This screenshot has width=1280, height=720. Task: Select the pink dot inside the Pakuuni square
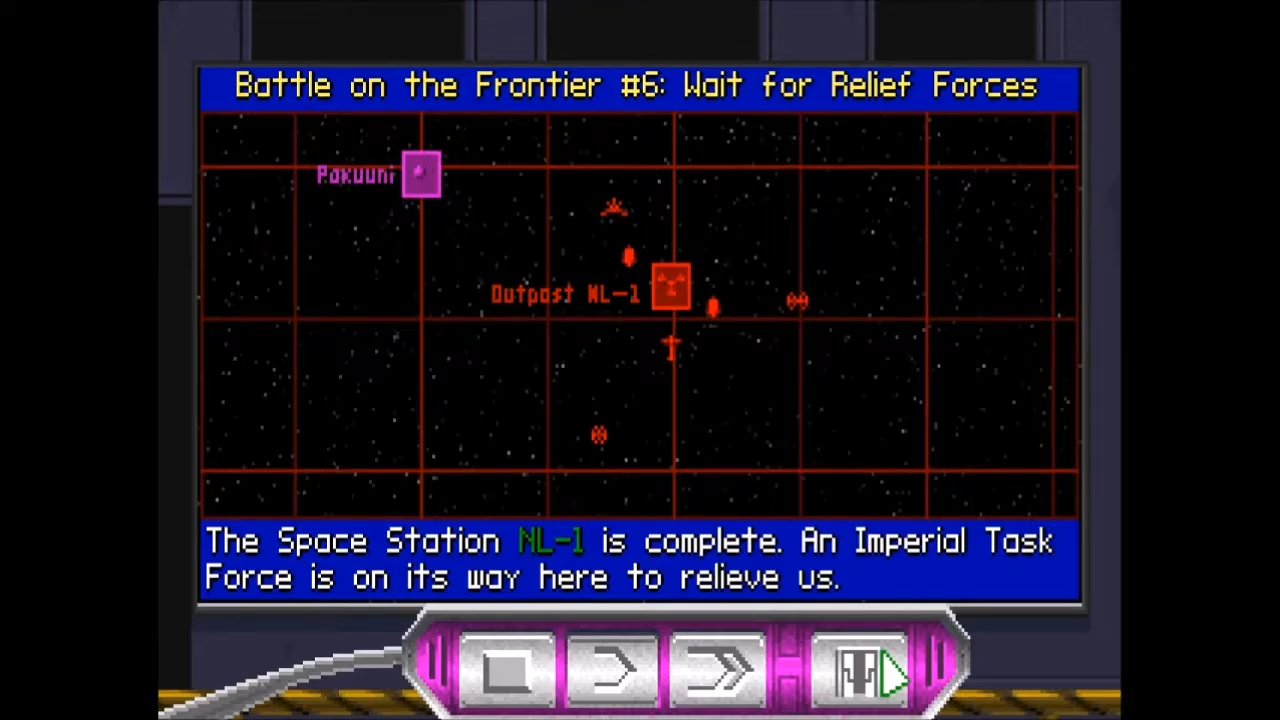click(420, 172)
